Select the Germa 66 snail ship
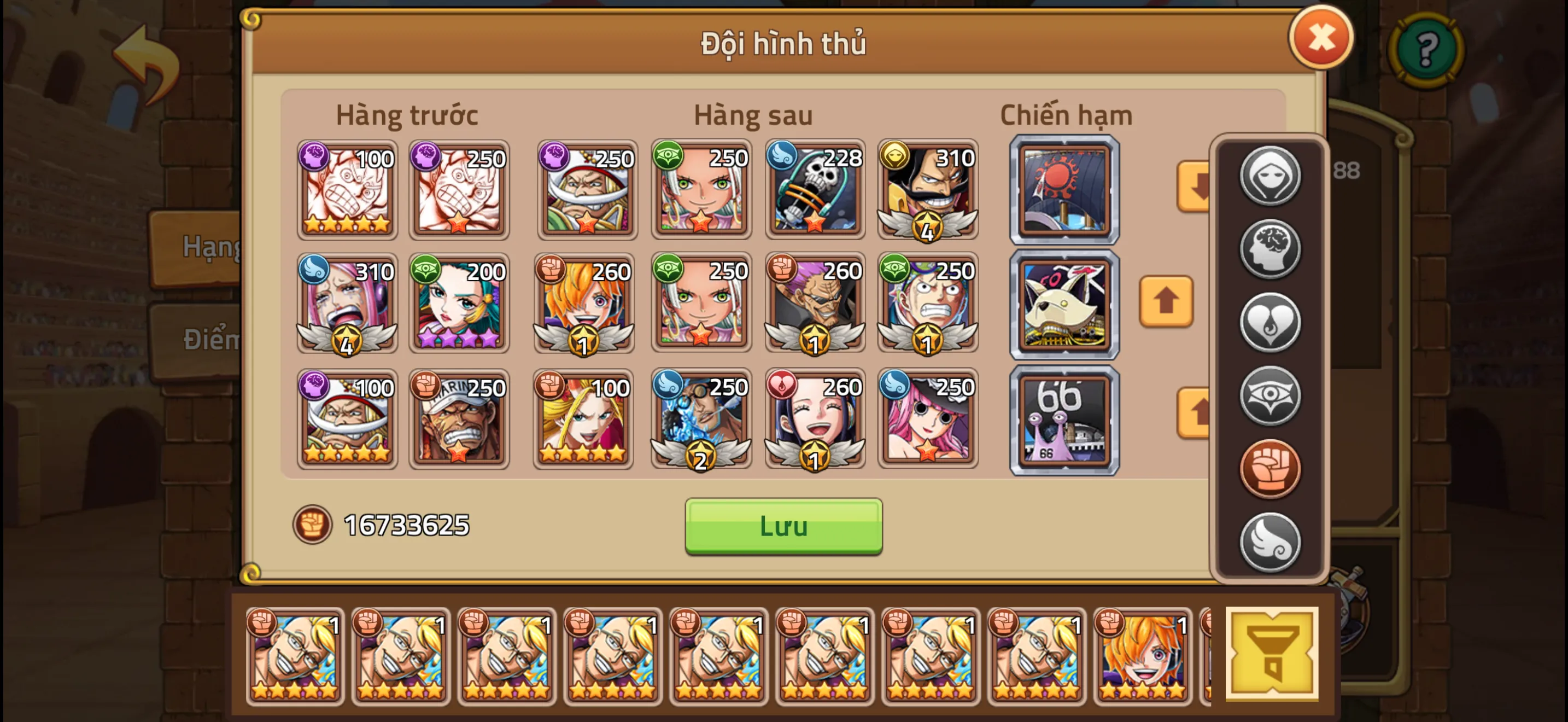The height and width of the screenshot is (722, 1568). [1064, 419]
